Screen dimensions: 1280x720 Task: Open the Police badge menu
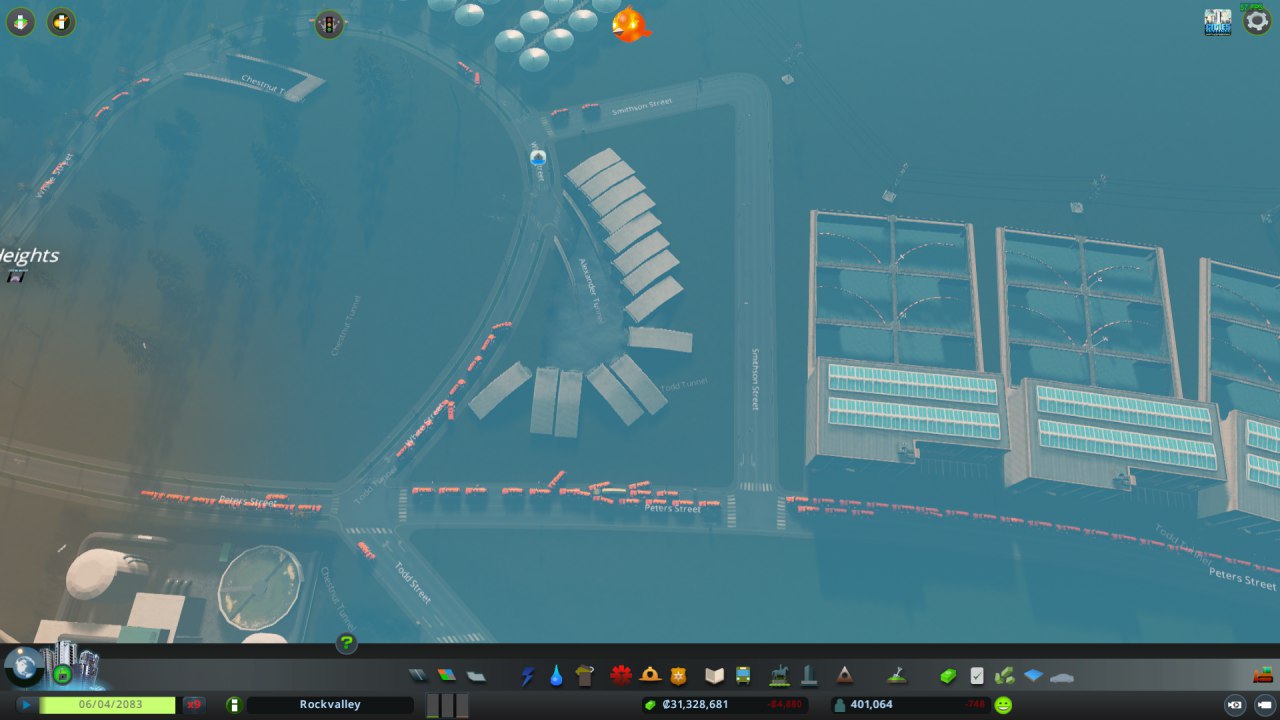tap(679, 676)
